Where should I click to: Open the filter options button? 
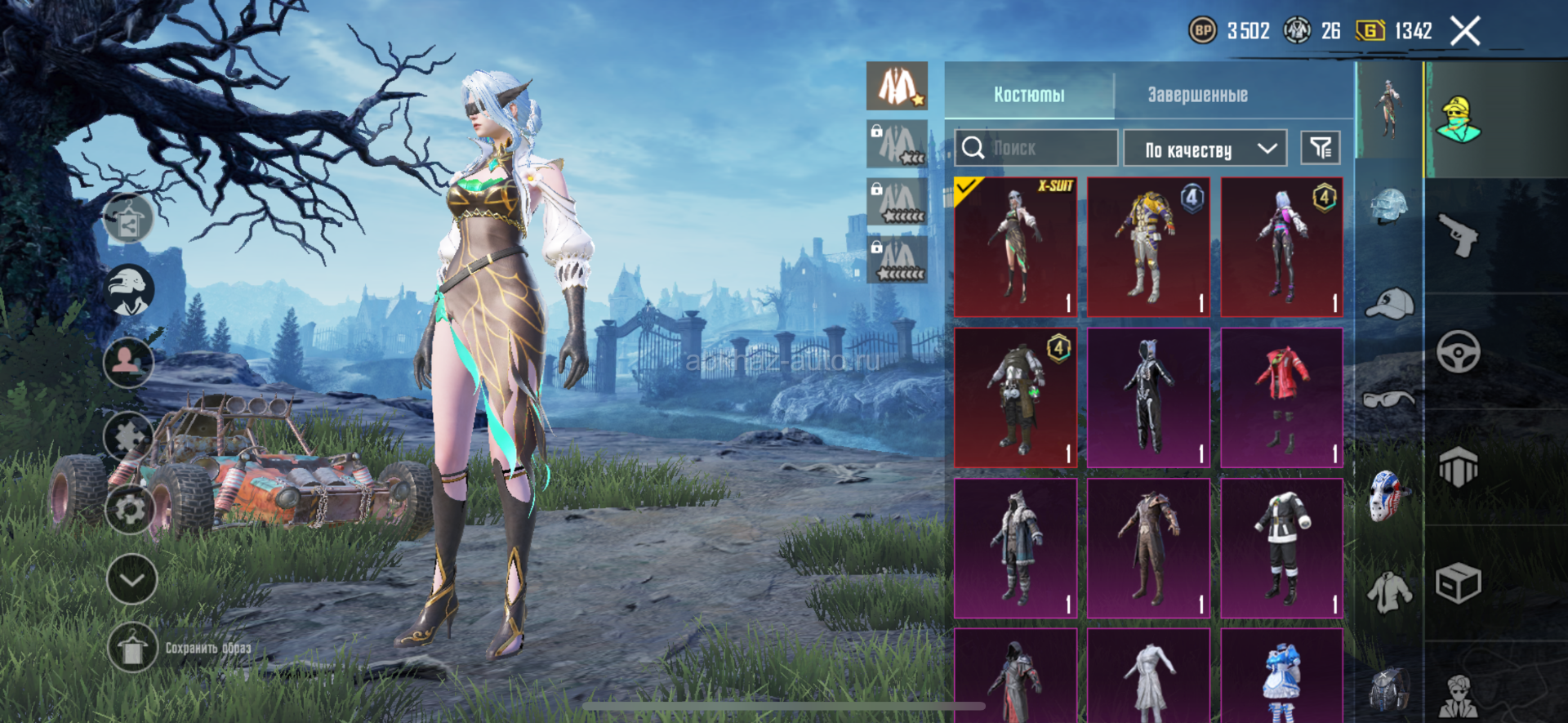point(1320,149)
